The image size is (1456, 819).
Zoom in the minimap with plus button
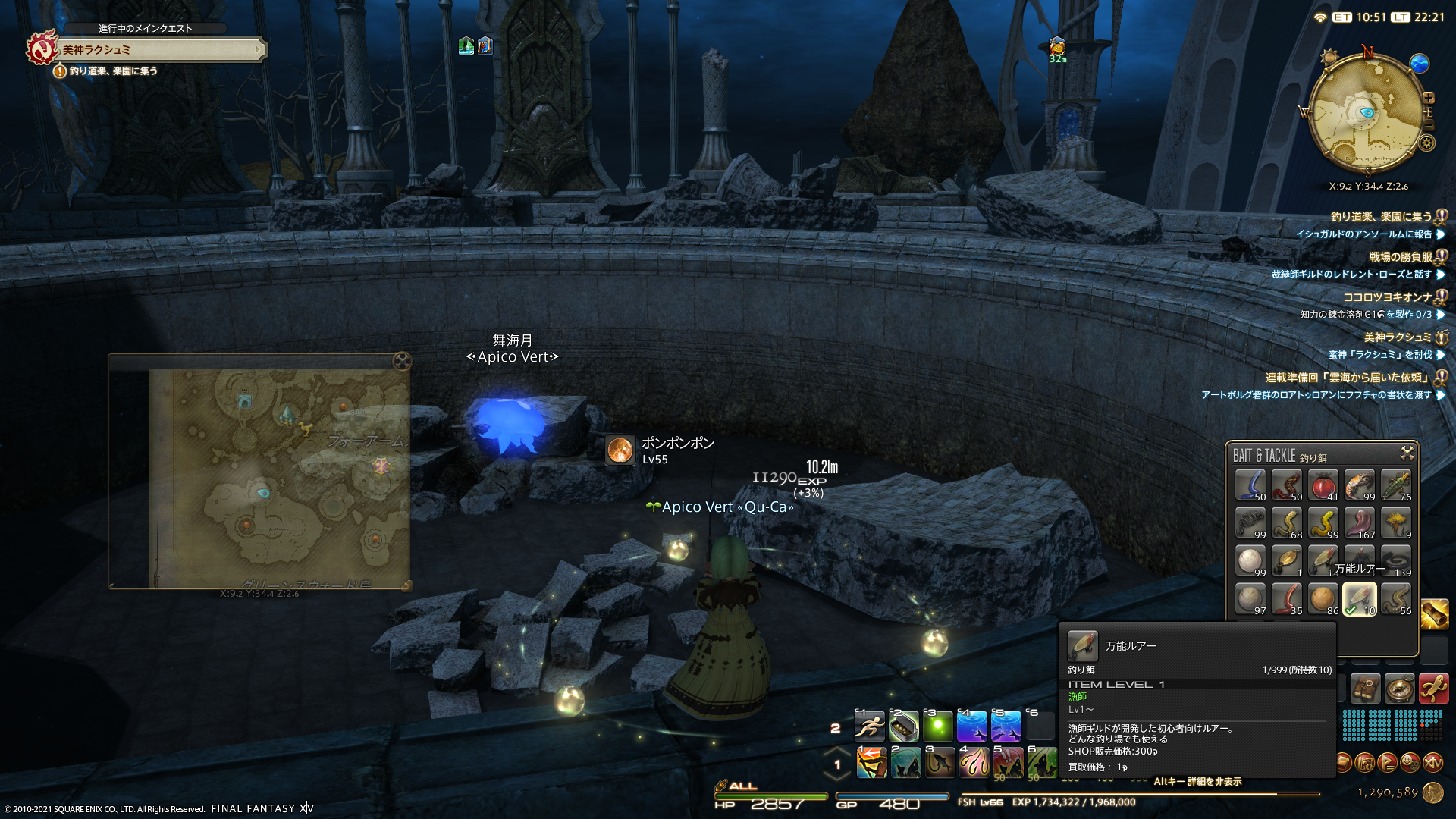[1429, 98]
